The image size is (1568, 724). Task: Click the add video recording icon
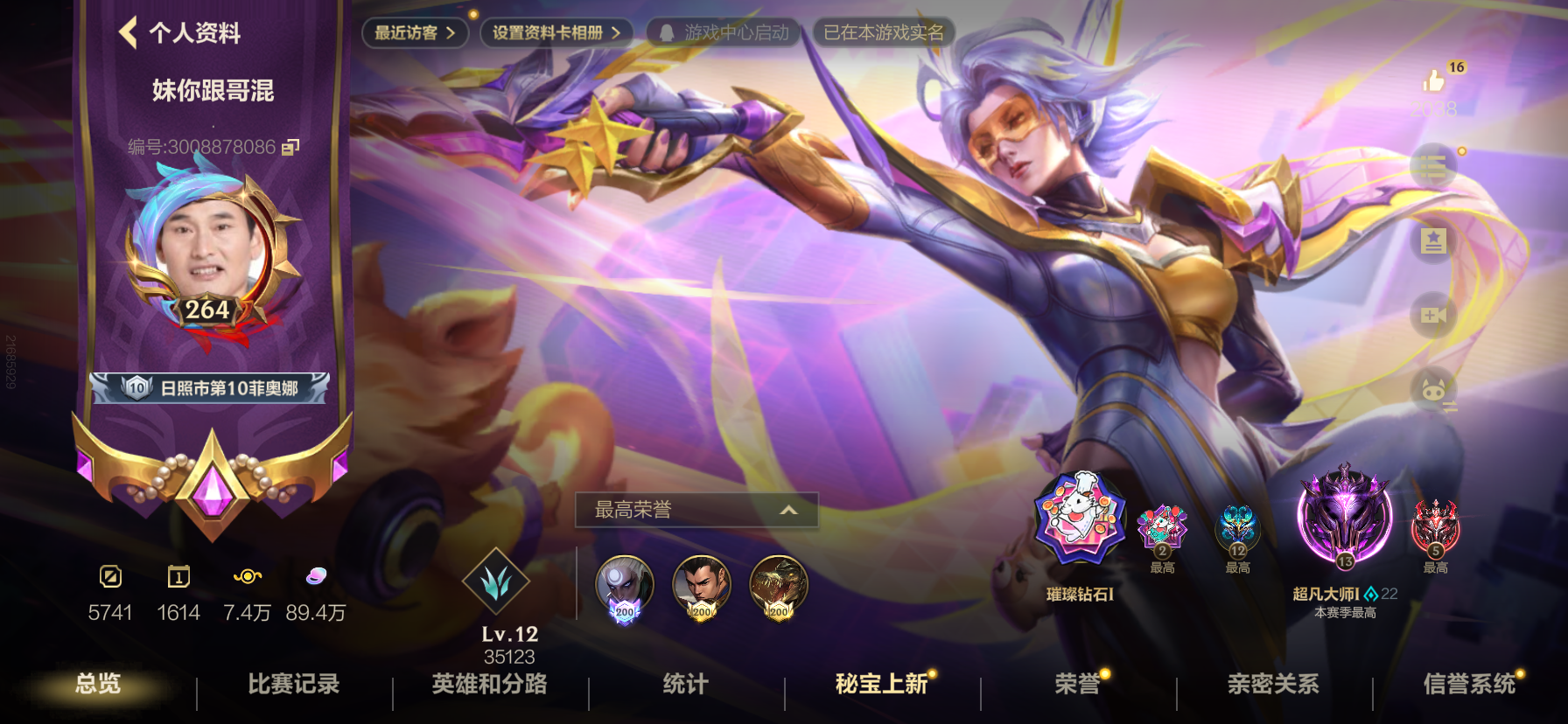click(x=1434, y=317)
